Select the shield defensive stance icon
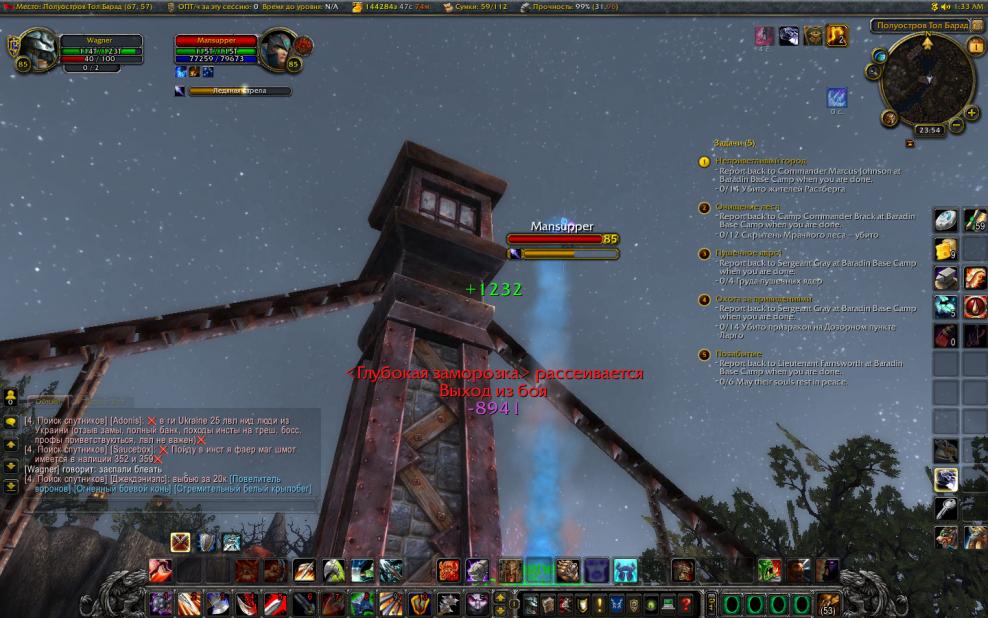The width and height of the screenshot is (988, 618). [x=206, y=542]
